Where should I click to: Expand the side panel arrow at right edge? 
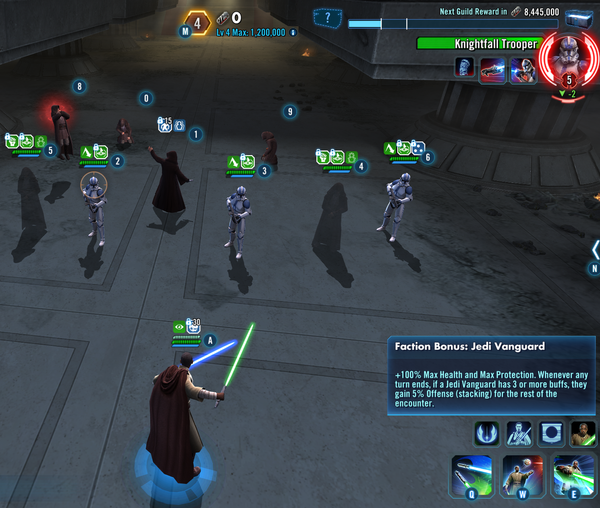point(594,249)
